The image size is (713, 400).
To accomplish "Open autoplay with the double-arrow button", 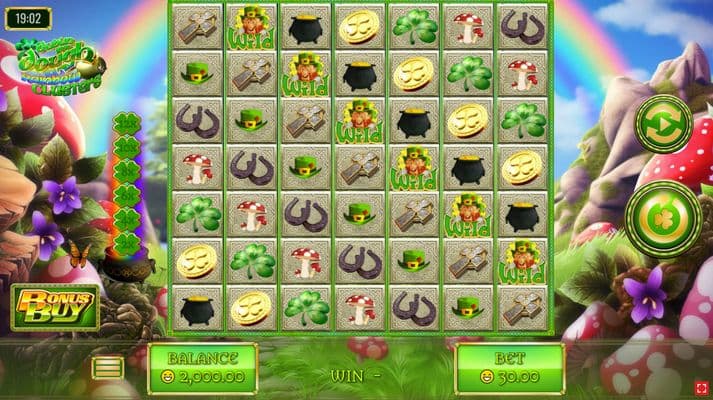I will click(x=664, y=124).
